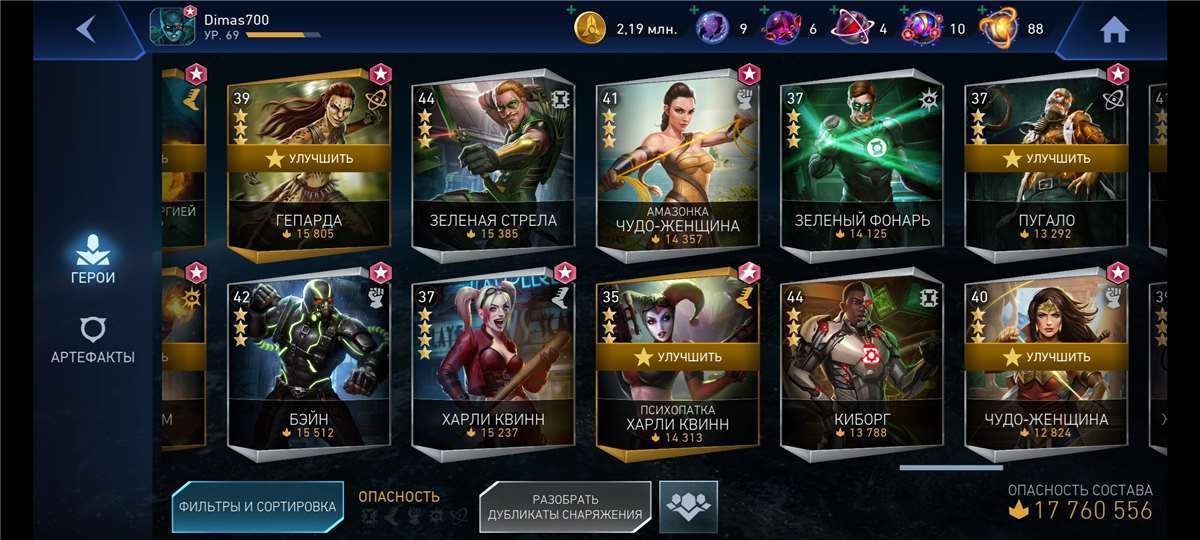Select the Гепарда hero card
This screenshot has width=1200, height=540.
[x=308, y=210]
